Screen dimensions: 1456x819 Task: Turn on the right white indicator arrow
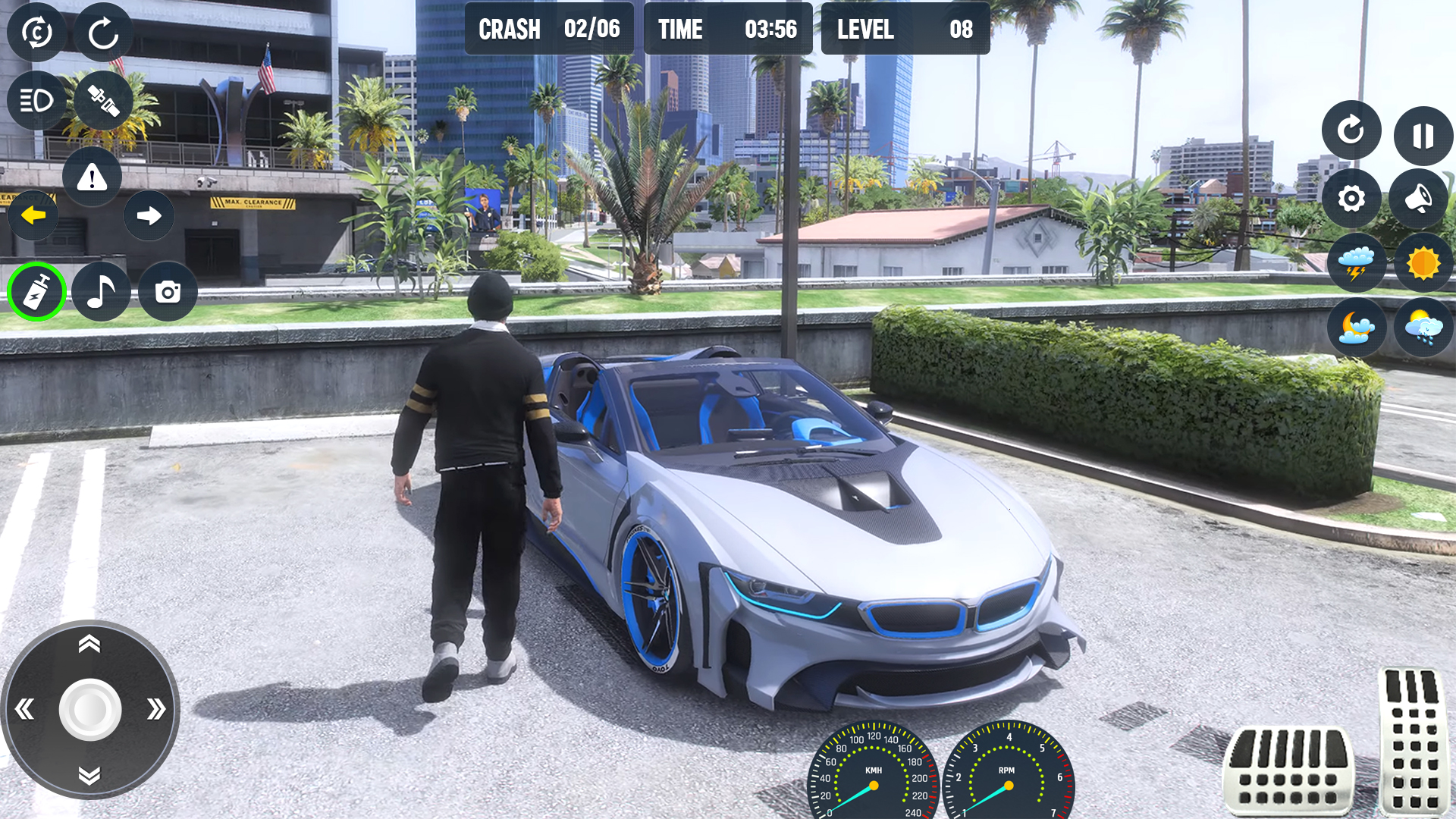coord(149,215)
